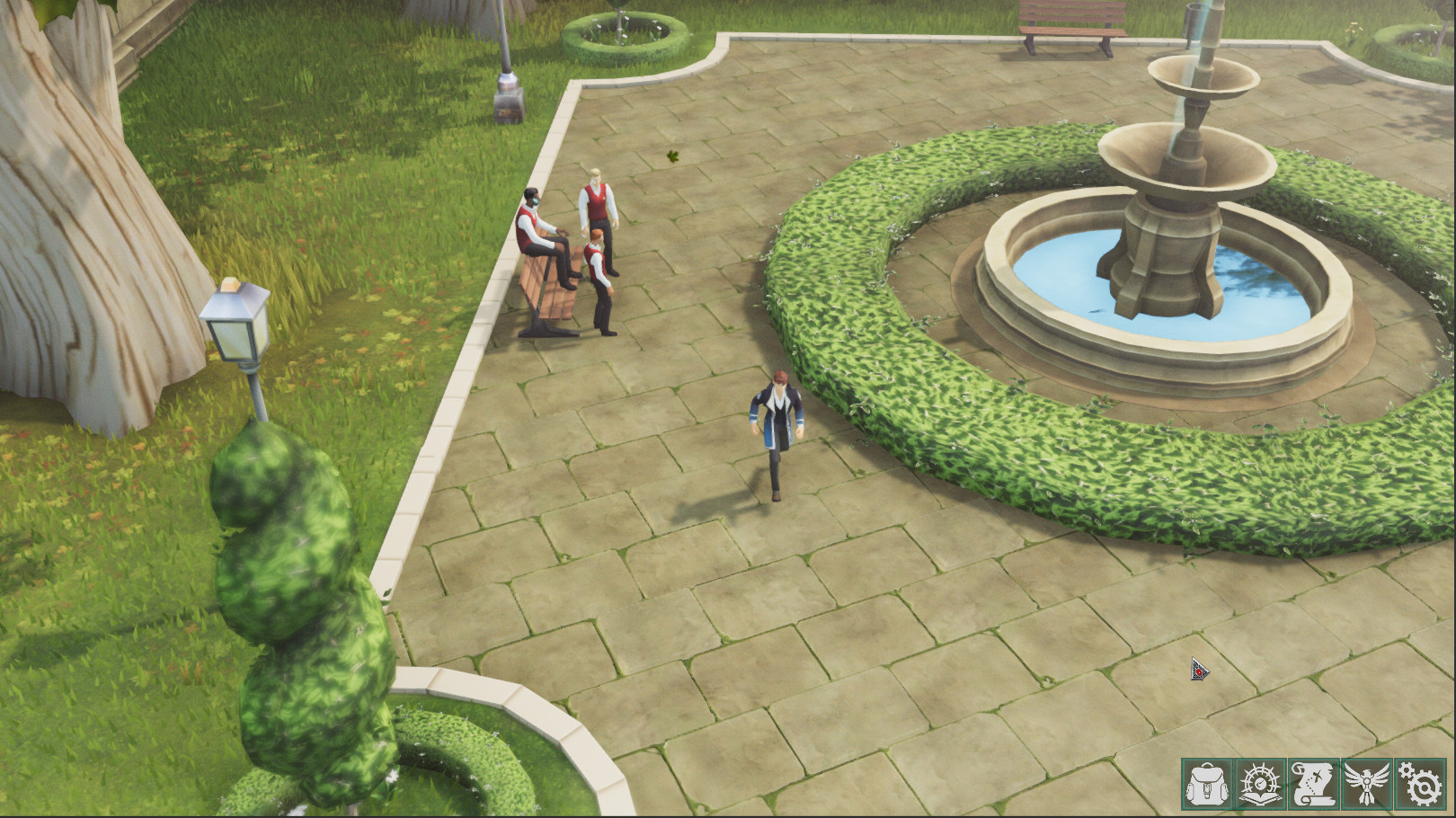Viewport: 1456px width, 818px height.
Task: Open the quest map scroll icon
Action: point(1314,784)
